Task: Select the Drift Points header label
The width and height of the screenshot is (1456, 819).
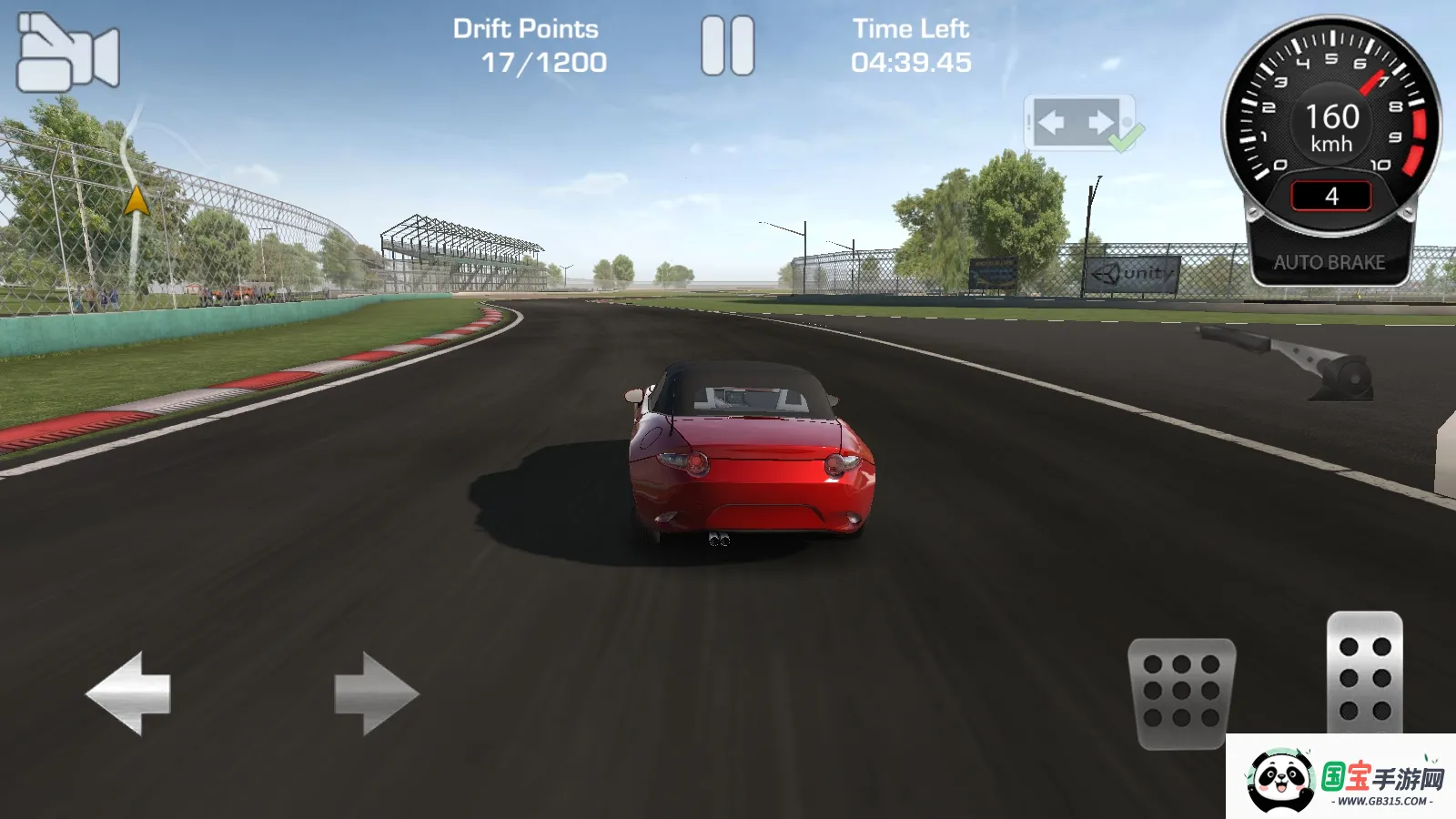Action: (526, 27)
